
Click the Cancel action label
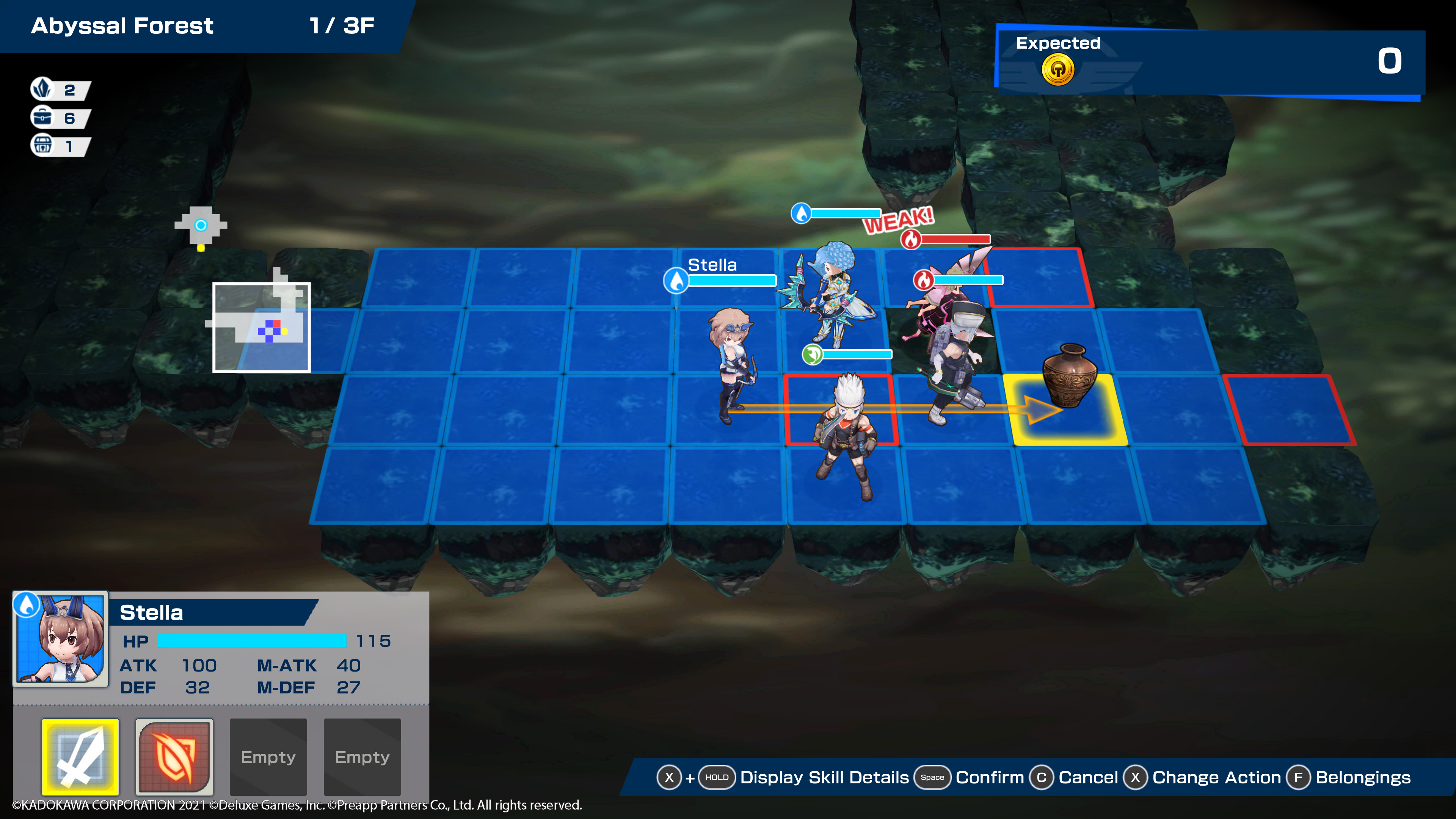[1087, 777]
